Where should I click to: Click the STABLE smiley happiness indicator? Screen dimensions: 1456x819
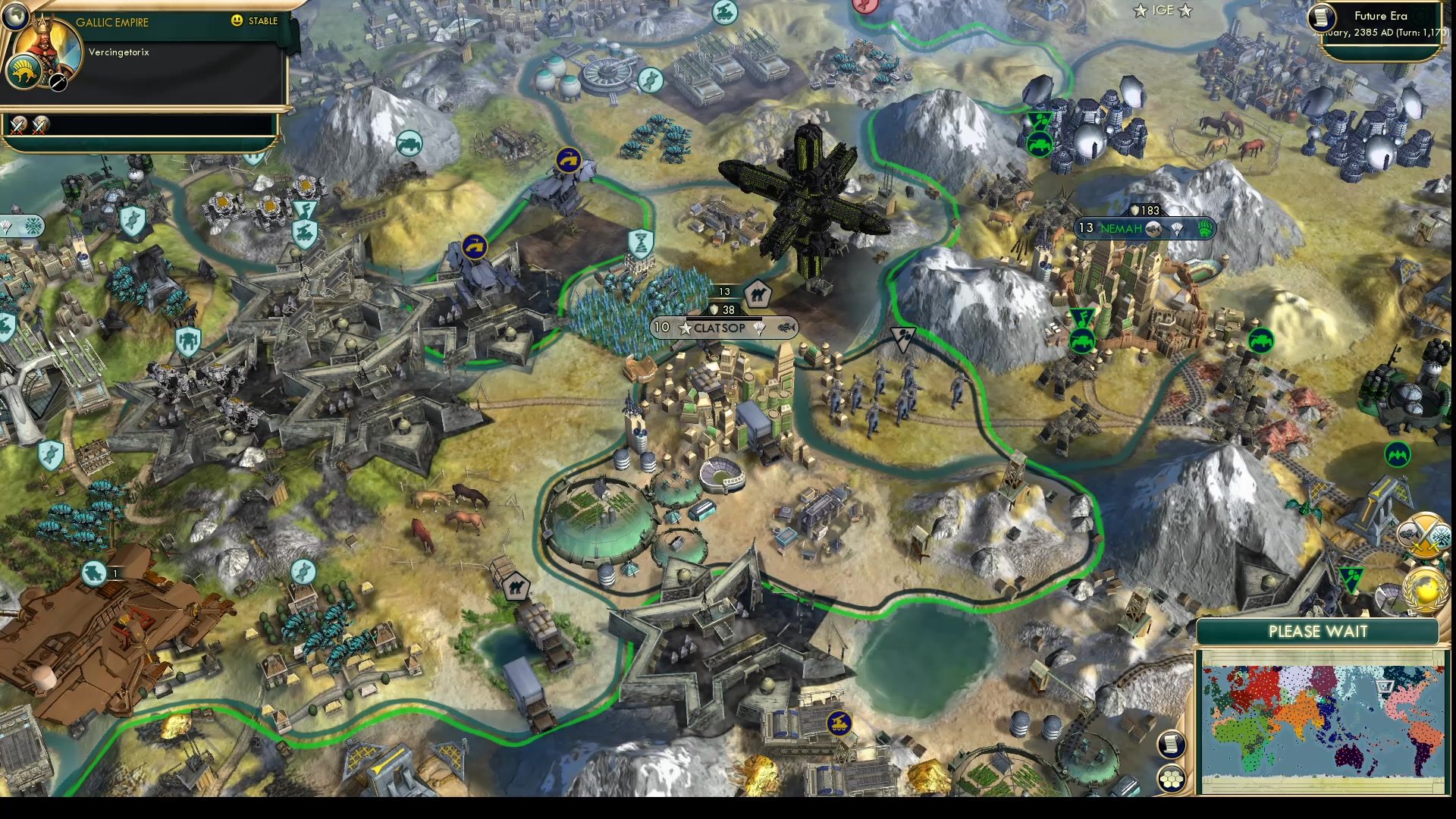click(237, 21)
